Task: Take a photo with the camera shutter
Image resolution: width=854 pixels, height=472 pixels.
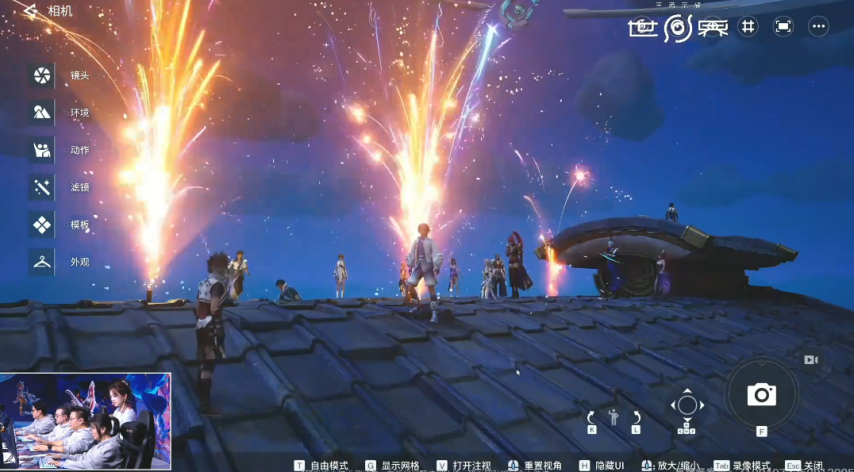Action: (x=762, y=394)
